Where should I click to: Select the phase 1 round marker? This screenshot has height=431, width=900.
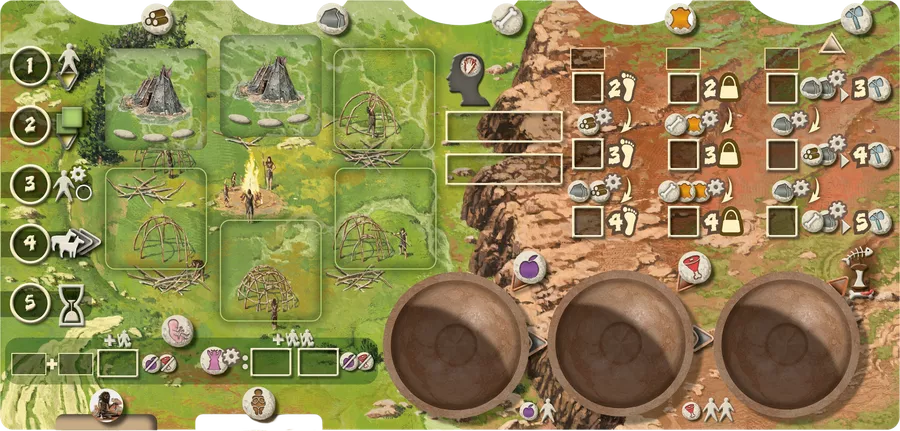click(x=31, y=68)
